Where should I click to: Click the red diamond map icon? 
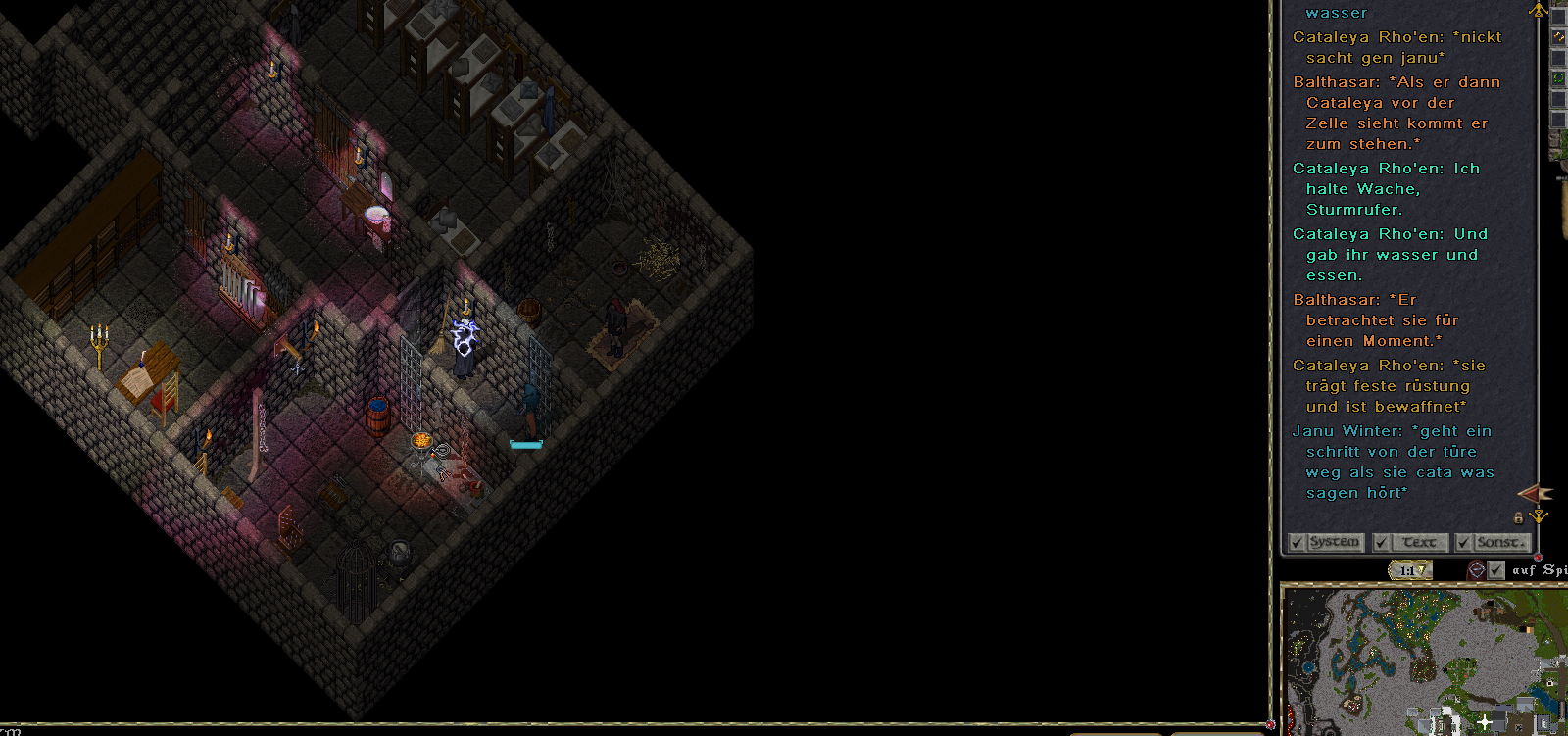(x=1476, y=569)
